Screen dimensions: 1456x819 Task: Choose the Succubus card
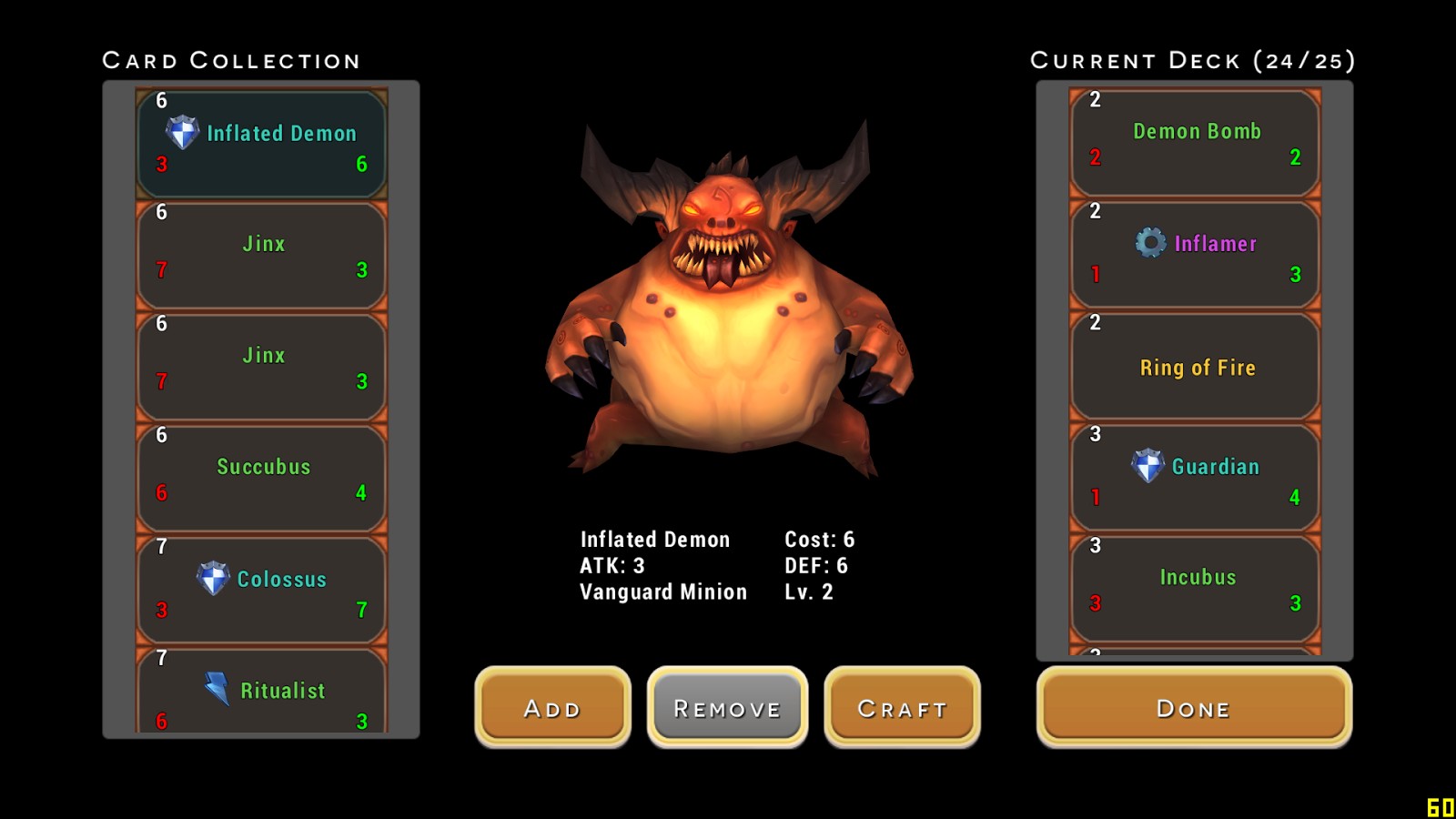tap(262, 478)
